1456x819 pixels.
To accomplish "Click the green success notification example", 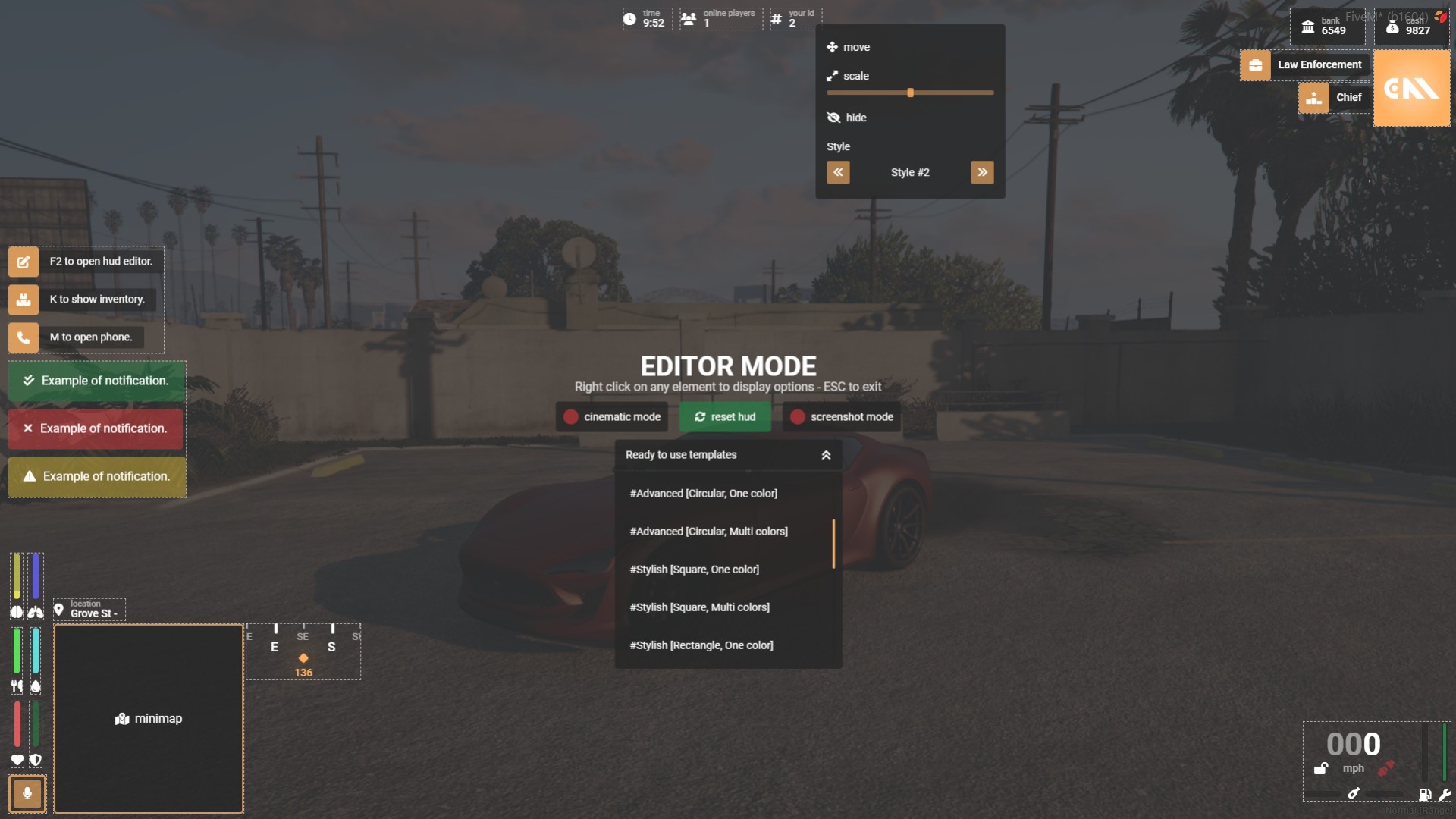I will (x=96, y=381).
